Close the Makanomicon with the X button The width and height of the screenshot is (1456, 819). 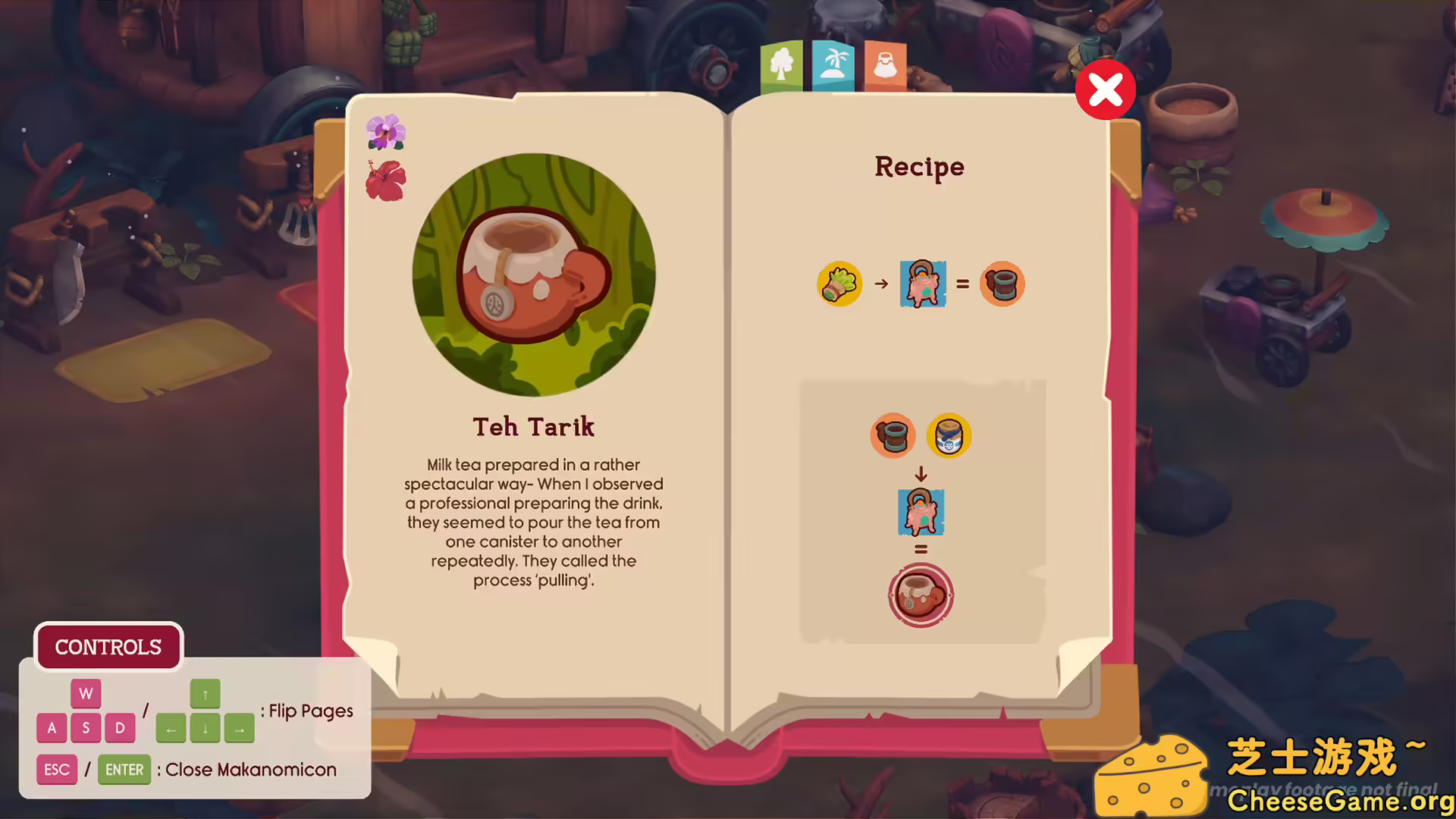[x=1106, y=89]
